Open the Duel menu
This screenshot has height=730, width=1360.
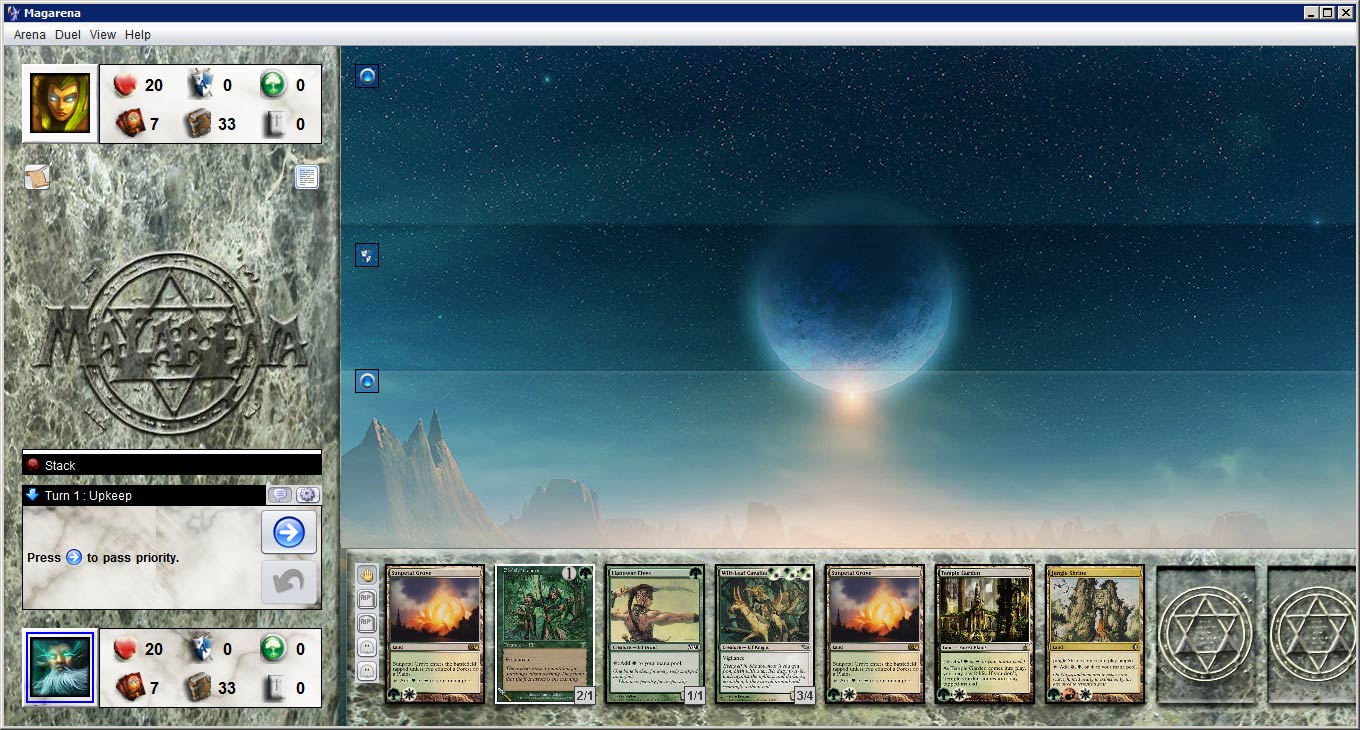point(67,34)
